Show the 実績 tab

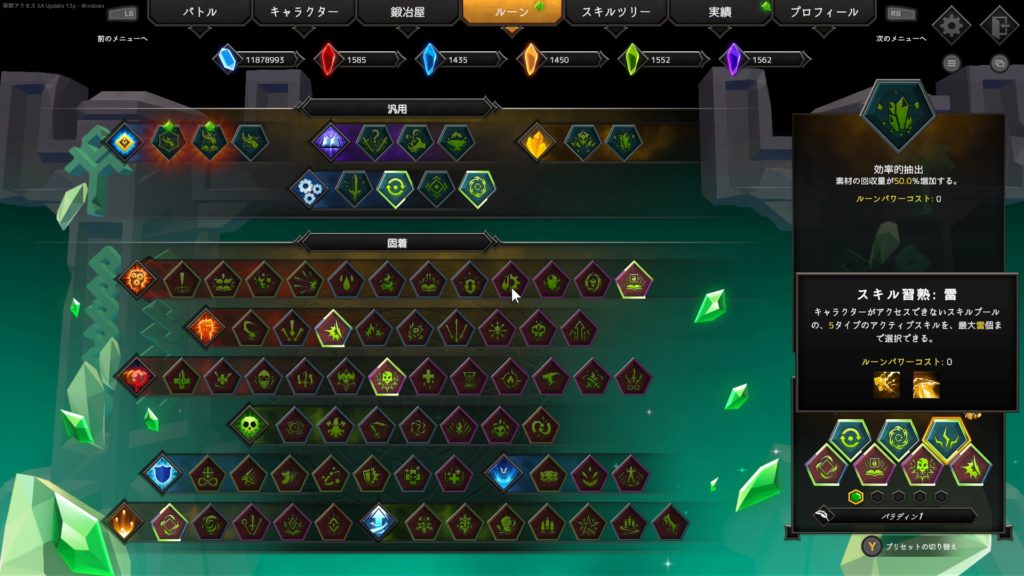719,13
